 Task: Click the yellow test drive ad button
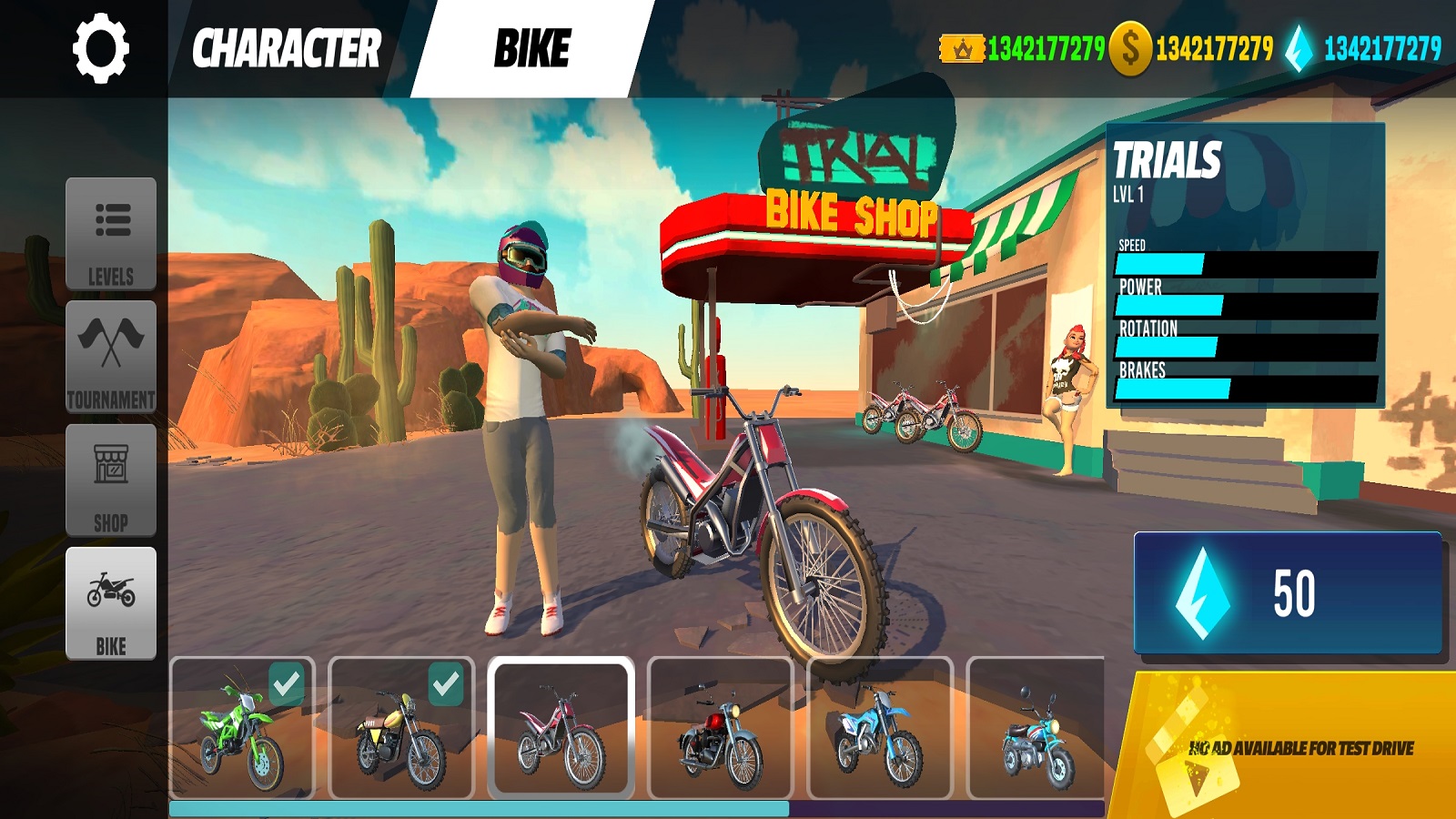pyautogui.click(x=1292, y=747)
